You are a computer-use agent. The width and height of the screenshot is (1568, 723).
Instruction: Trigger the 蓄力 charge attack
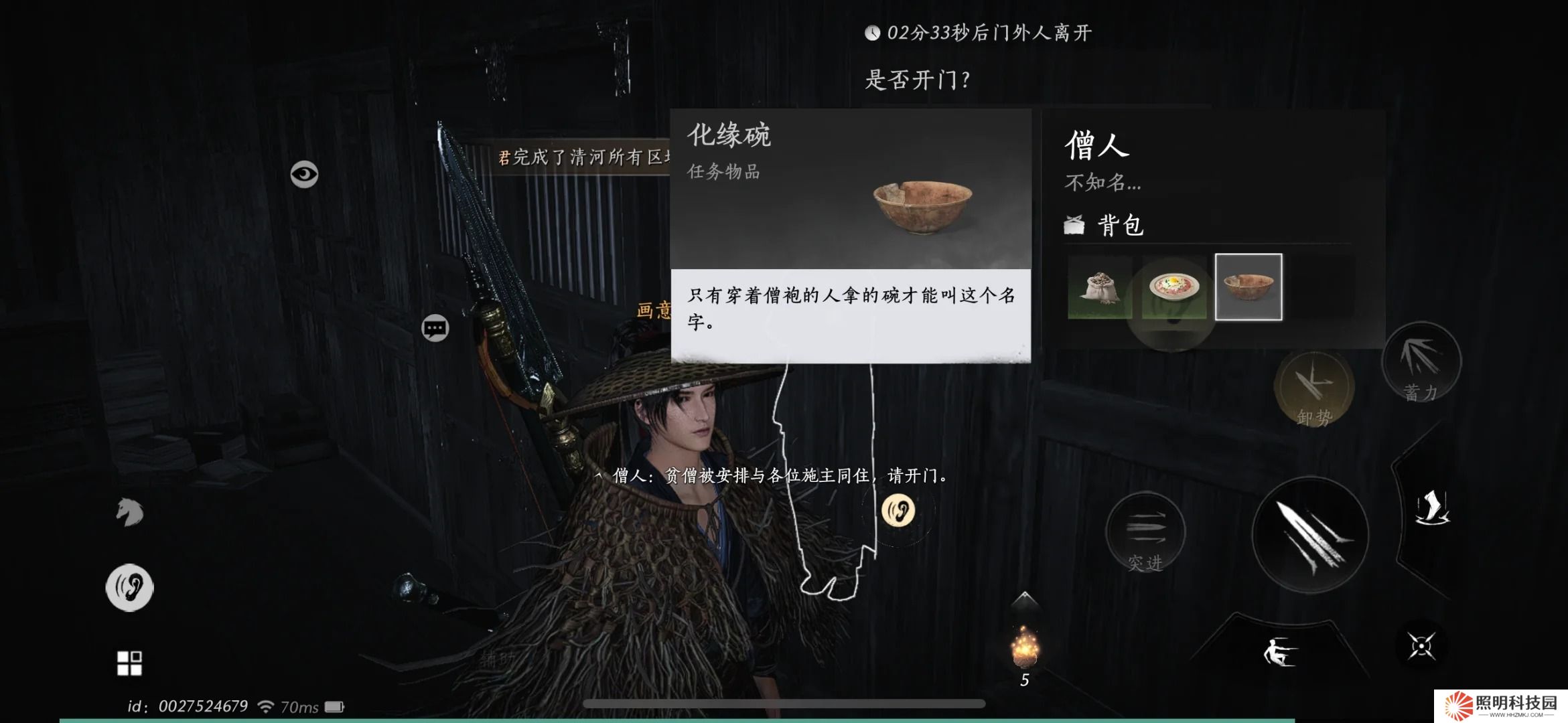[x=1421, y=364]
